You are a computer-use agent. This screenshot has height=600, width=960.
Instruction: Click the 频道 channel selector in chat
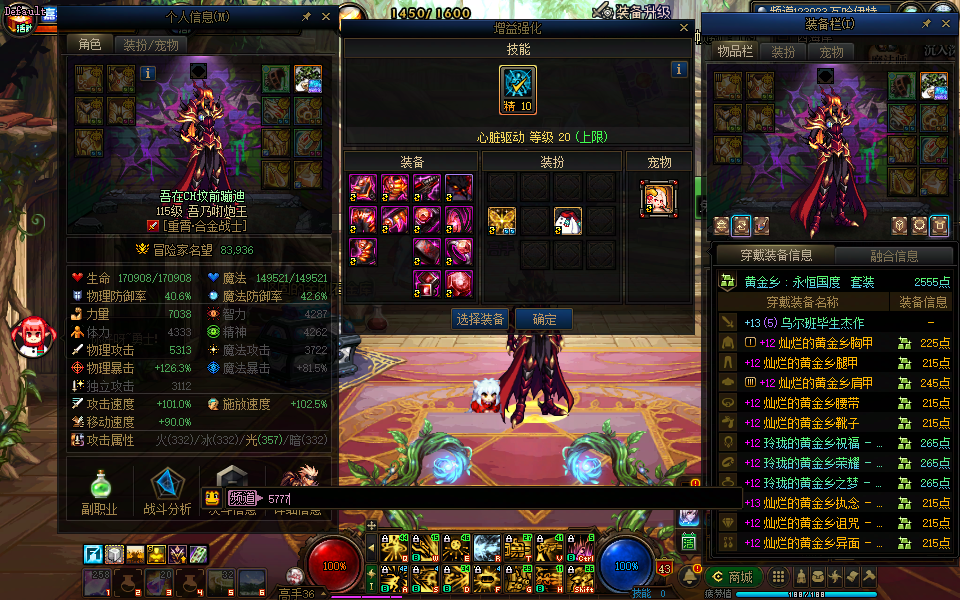pyautogui.click(x=242, y=498)
